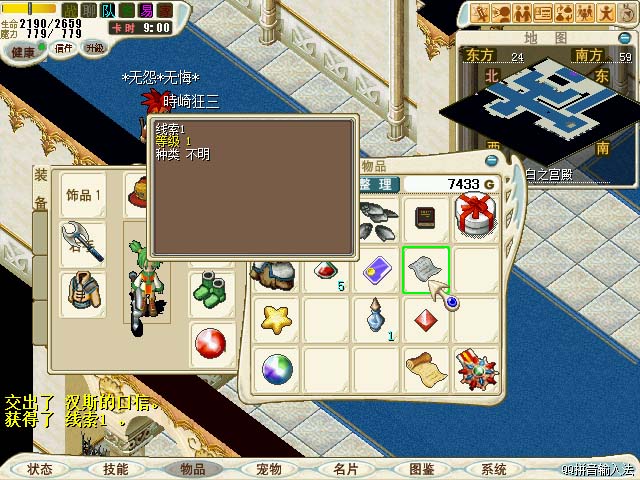Select the Clue 1 paper item slot
The image size is (640, 480).
(x=425, y=270)
